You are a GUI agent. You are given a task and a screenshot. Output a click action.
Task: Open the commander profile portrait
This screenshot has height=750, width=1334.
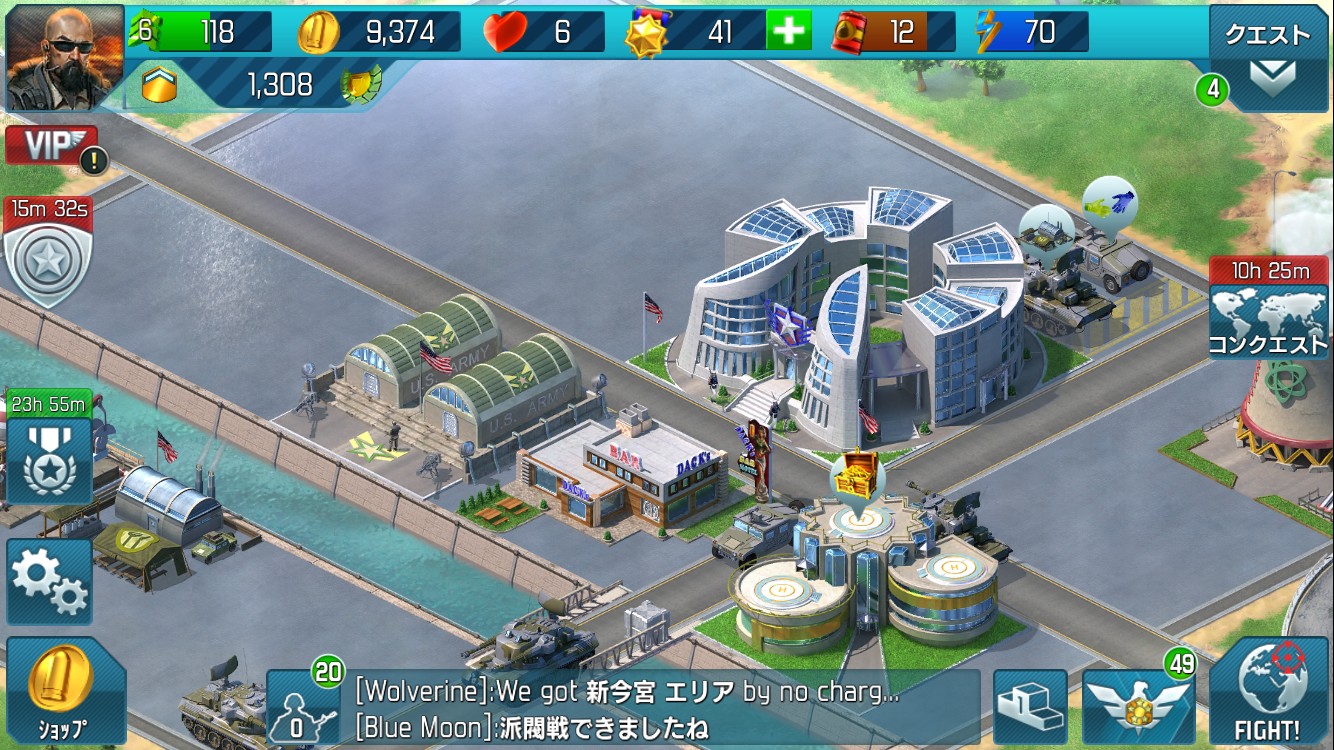click(64, 58)
